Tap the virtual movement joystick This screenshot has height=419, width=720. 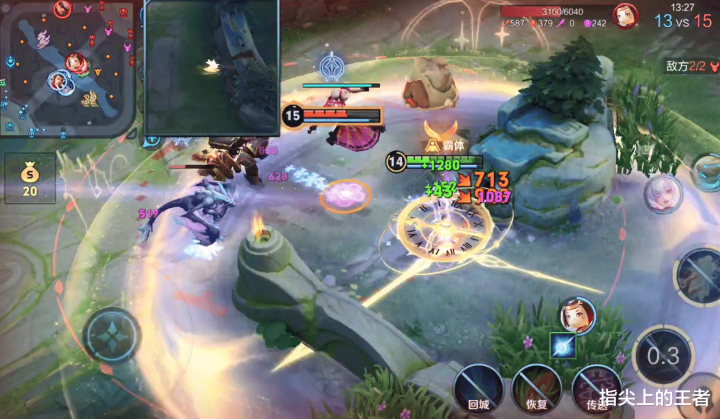click(113, 335)
